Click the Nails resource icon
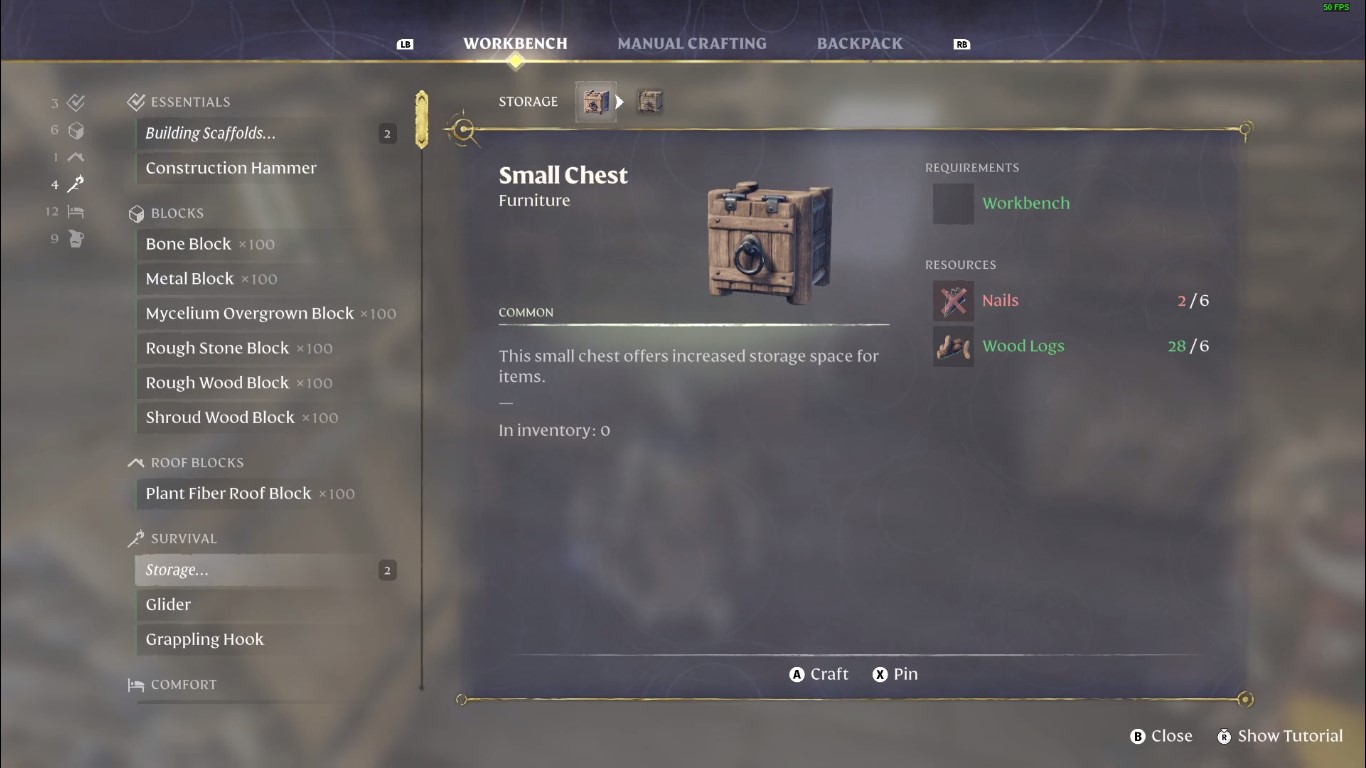Viewport: 1366px width, 768px height. point(952,300)
